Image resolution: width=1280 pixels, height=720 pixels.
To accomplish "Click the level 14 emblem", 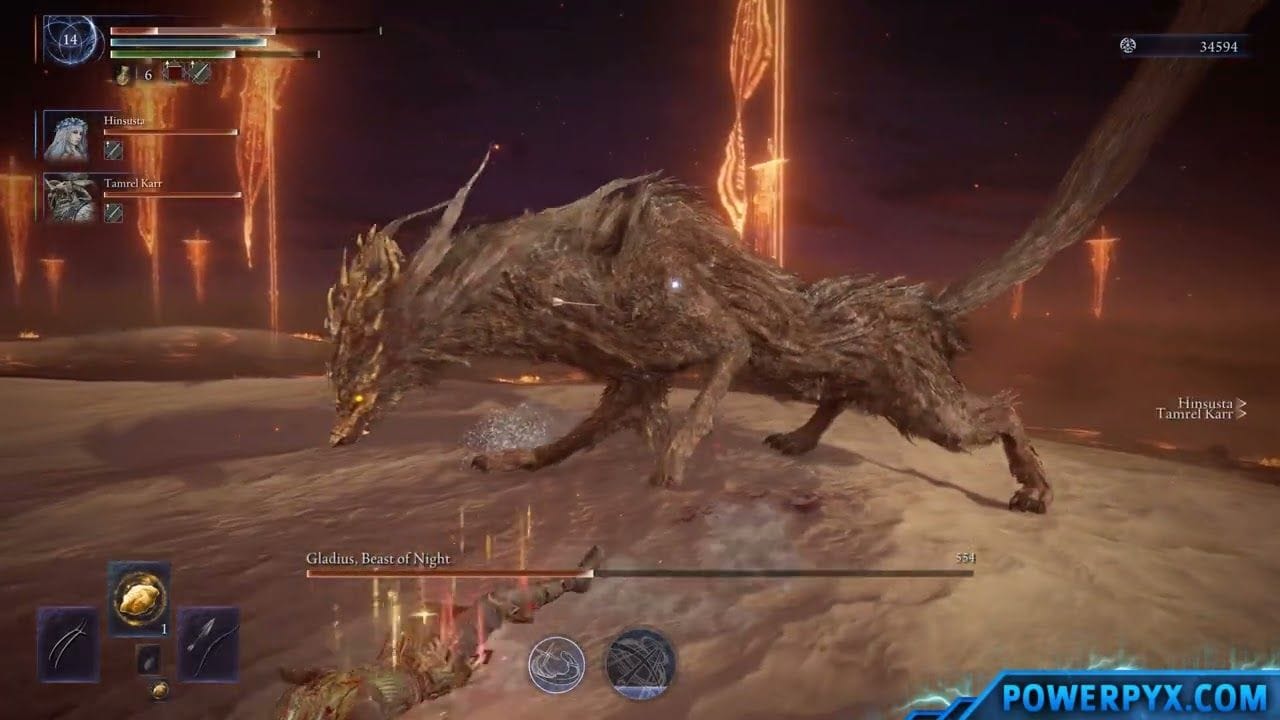I will (70, 41).
